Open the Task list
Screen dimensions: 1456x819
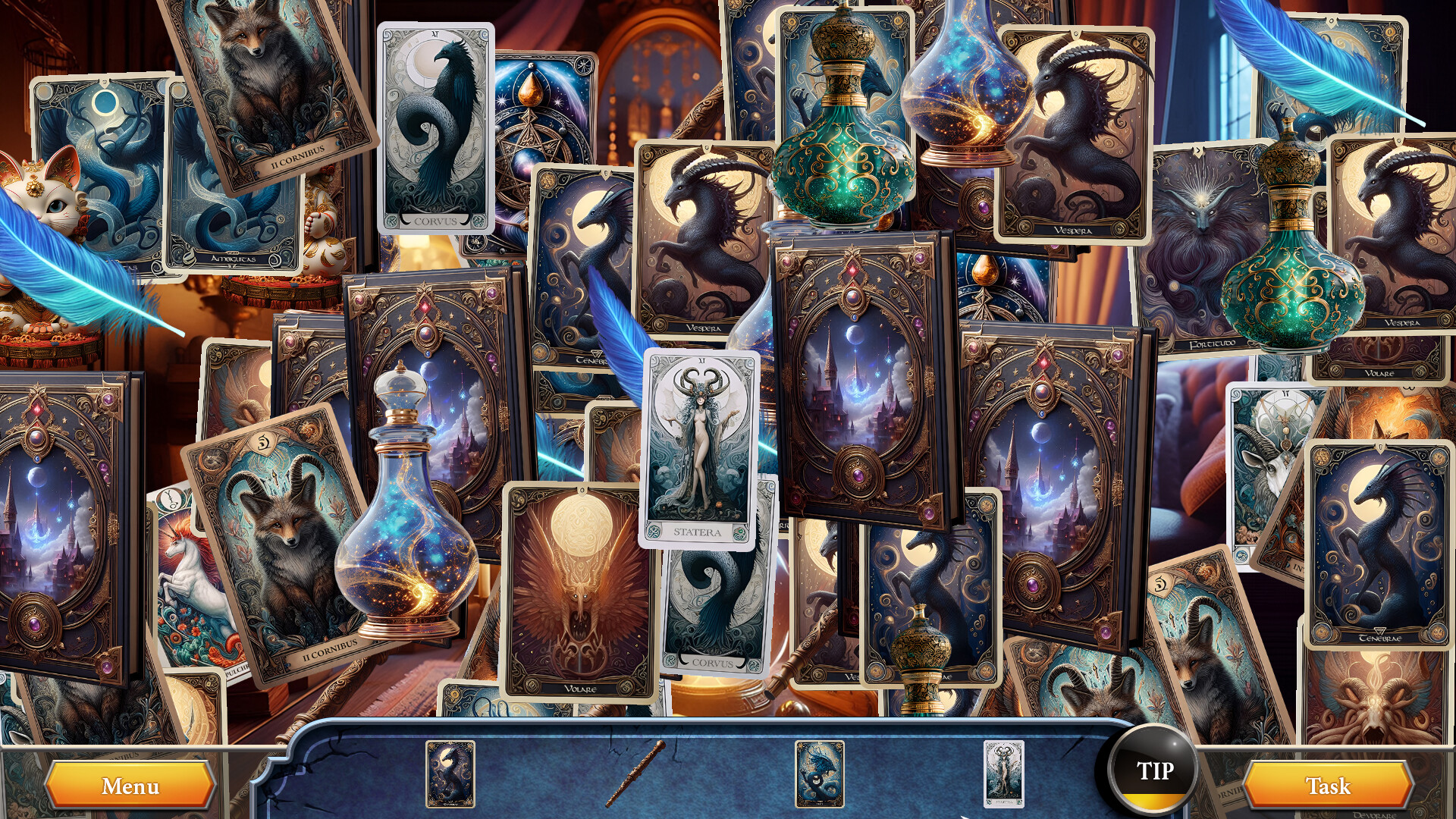[1332, 786]
